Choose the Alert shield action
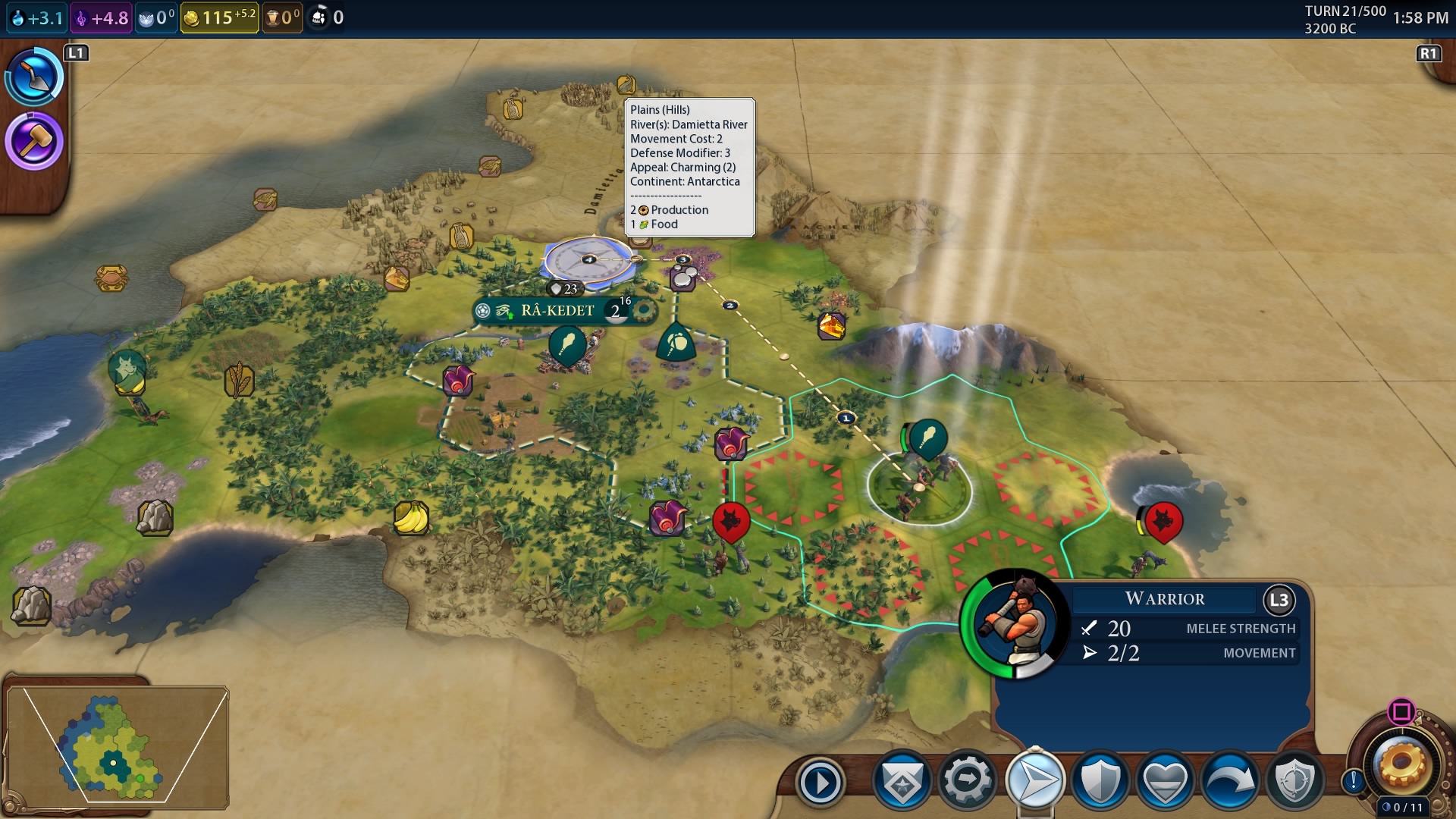 [1294, 780]
